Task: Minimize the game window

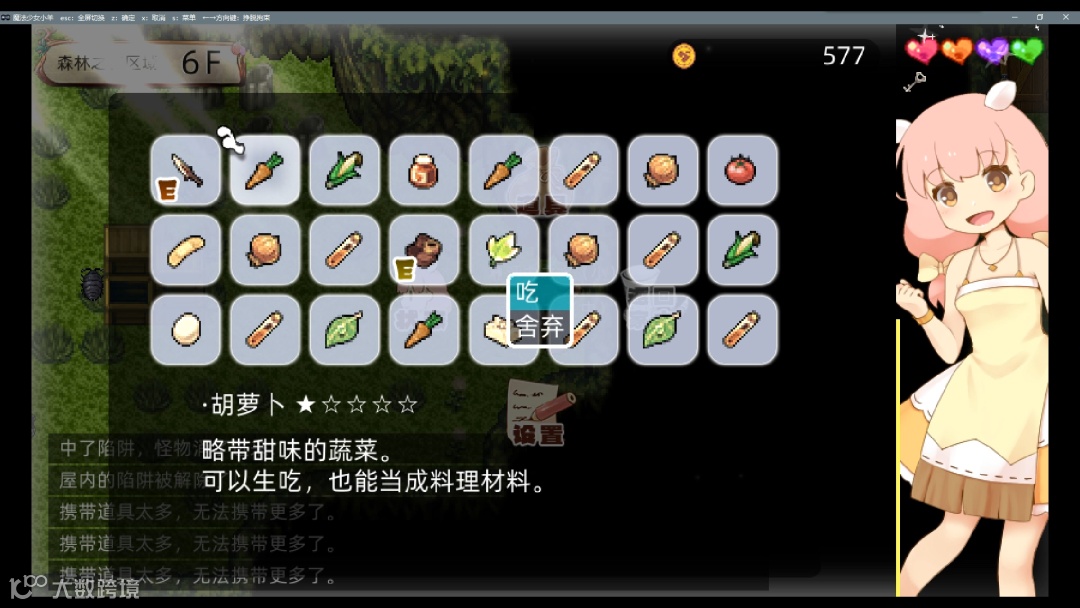Action: pos(1014,18)
